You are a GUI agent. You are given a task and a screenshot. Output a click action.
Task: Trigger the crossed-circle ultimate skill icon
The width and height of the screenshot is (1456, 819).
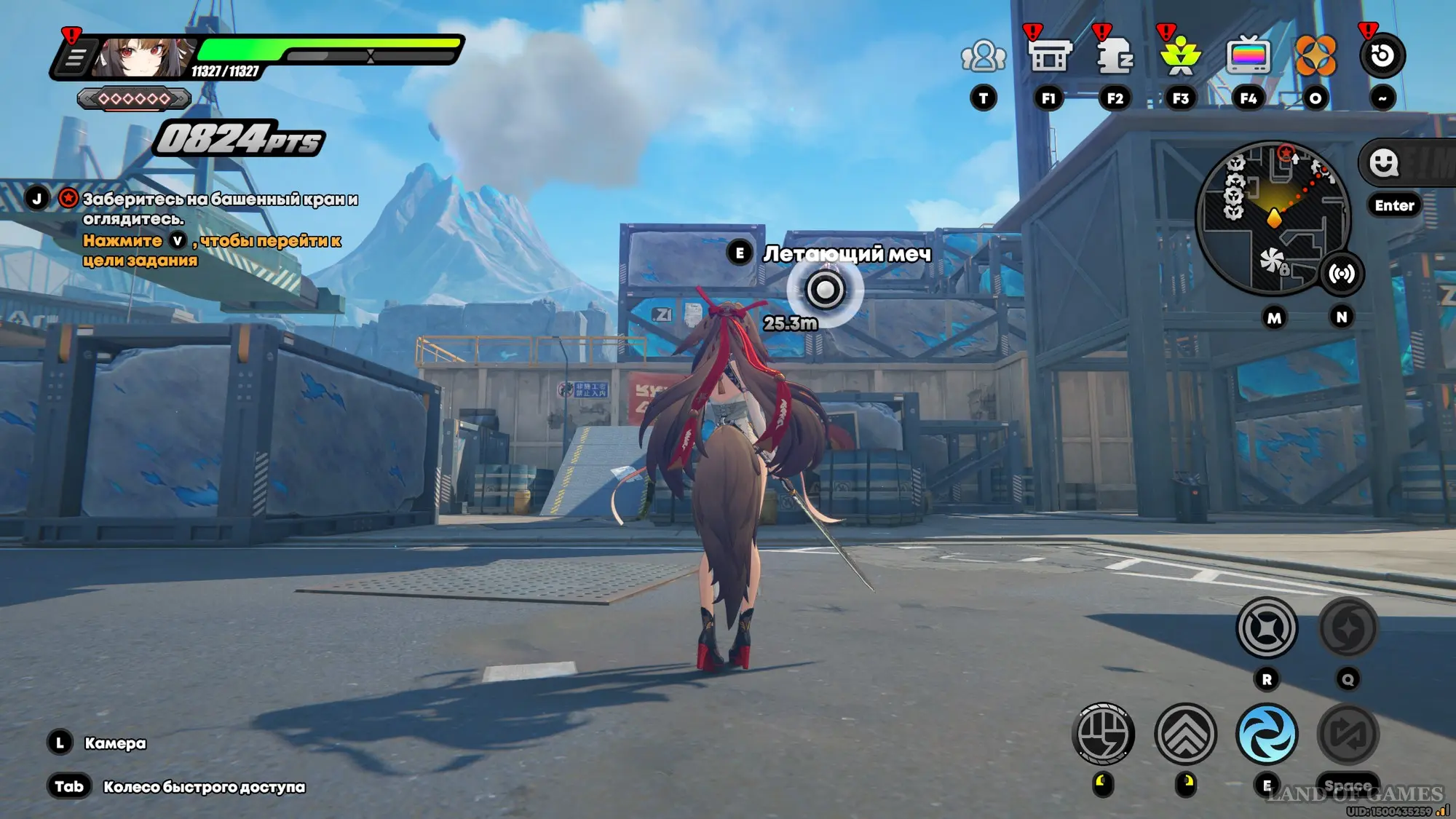click(x=1267, y=628)
